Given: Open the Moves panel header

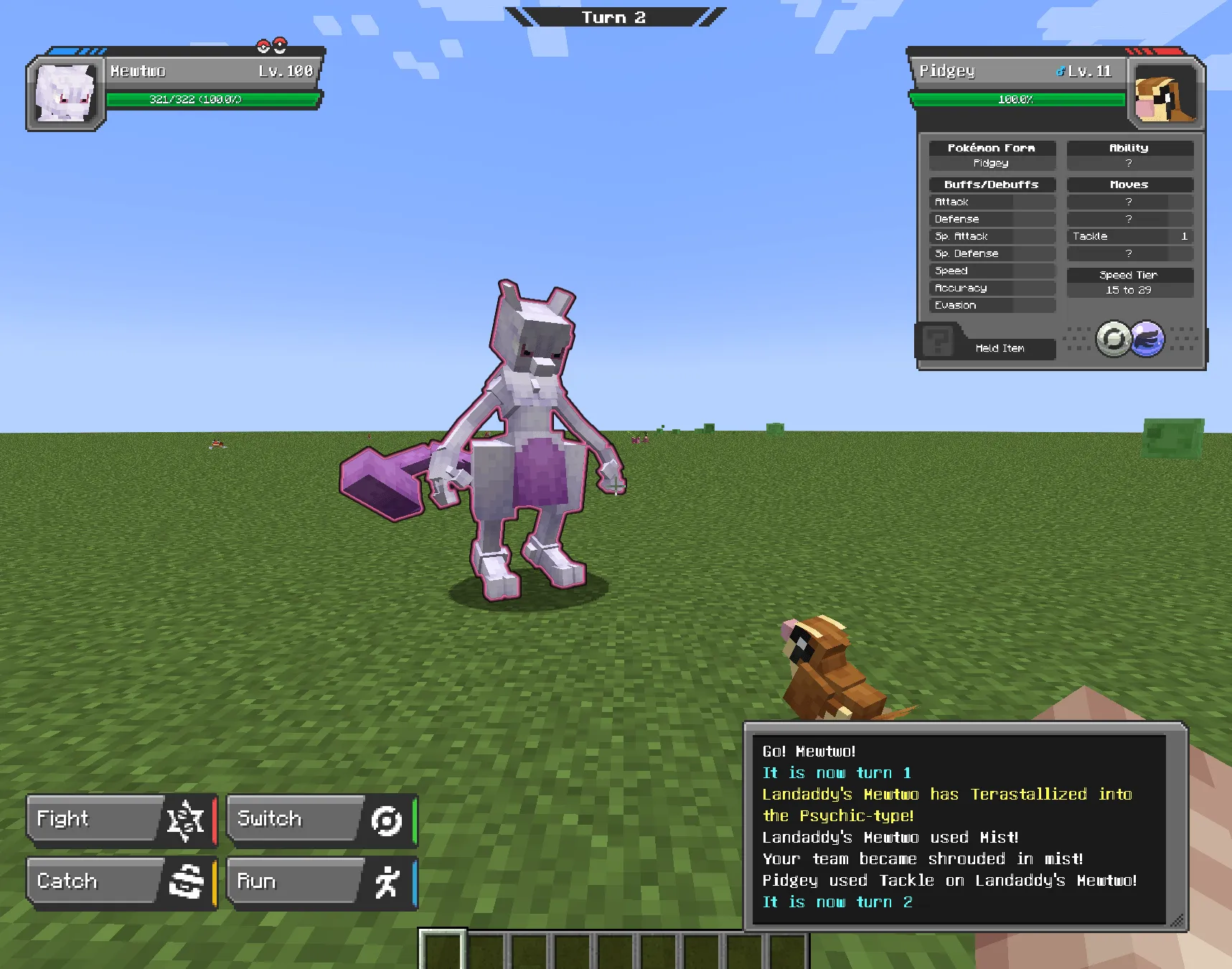Looking at the screenshot, I should pos(1129,184).
